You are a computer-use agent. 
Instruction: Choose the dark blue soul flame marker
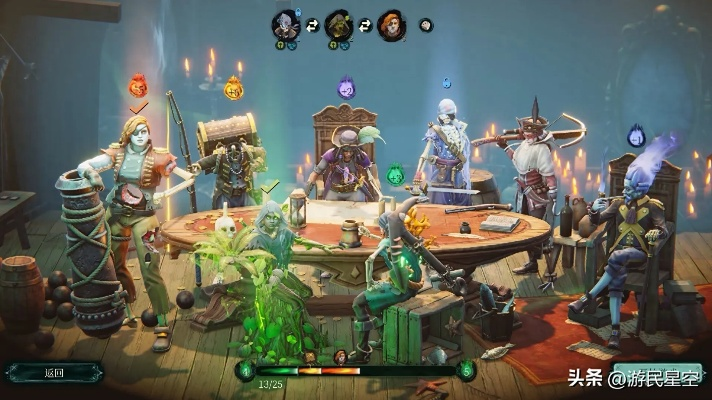click(636, 136)
